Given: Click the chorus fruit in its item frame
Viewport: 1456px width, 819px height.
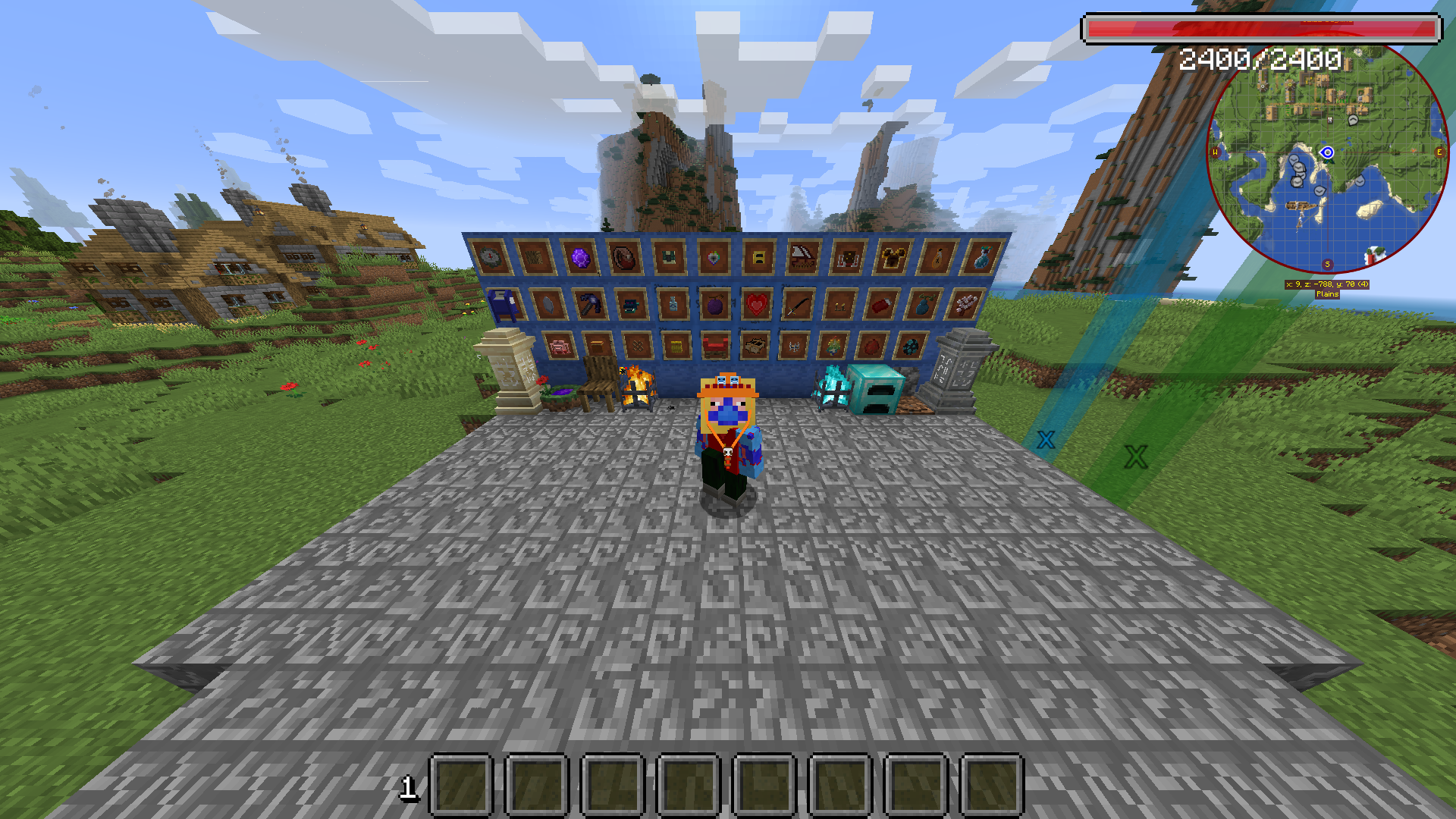Looking at the screenshot, I should [714, 303].
